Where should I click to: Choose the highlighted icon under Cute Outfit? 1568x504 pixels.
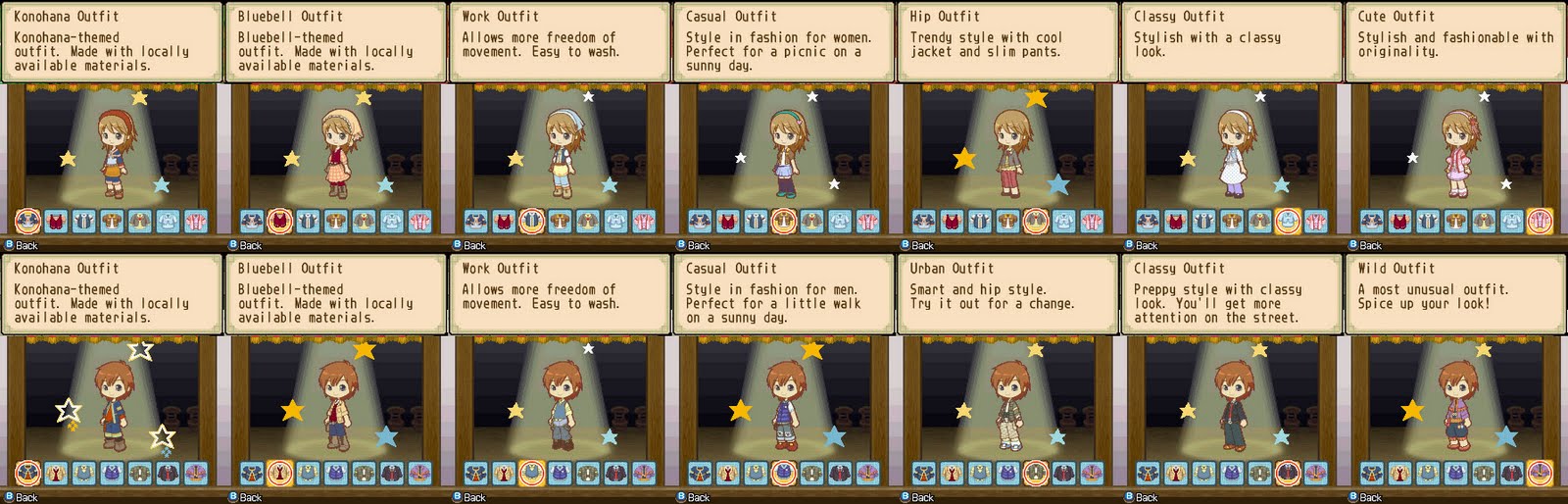click(1540, 222)
